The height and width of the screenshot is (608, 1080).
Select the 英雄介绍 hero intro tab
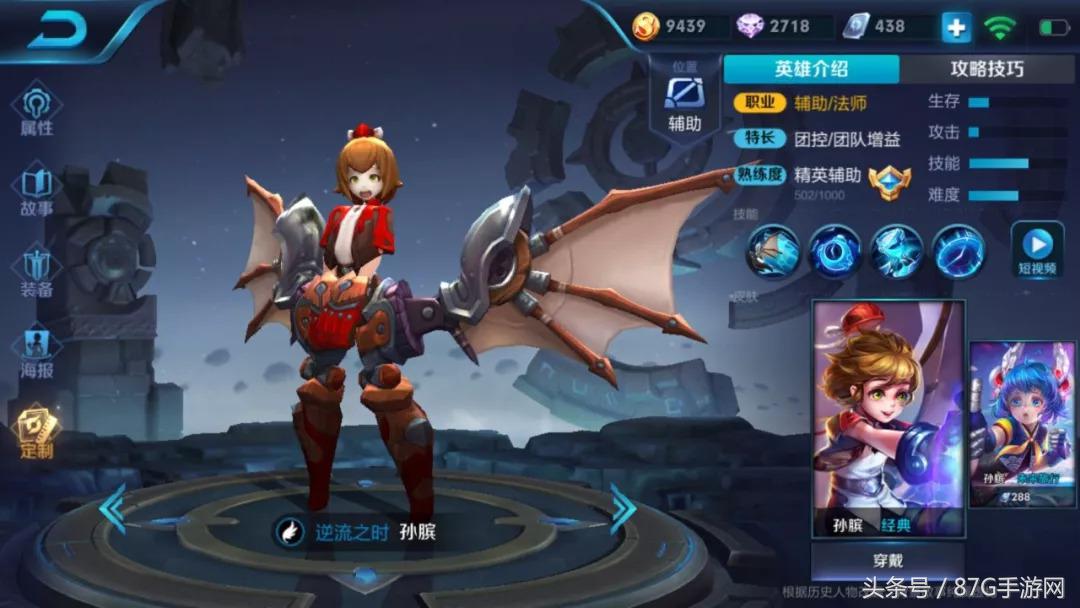point(811,69)
